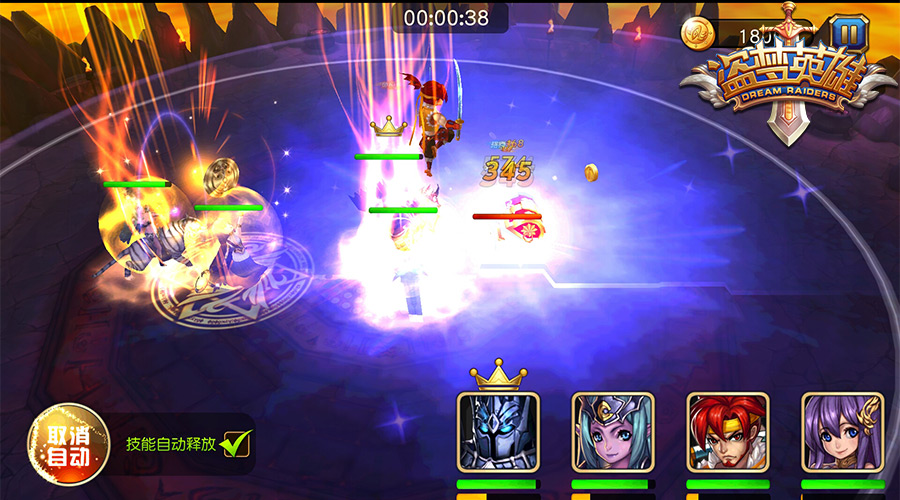Select the armored knight hero portrait
This screenshot has height=500, width=900.
click(x=498, y=432)
